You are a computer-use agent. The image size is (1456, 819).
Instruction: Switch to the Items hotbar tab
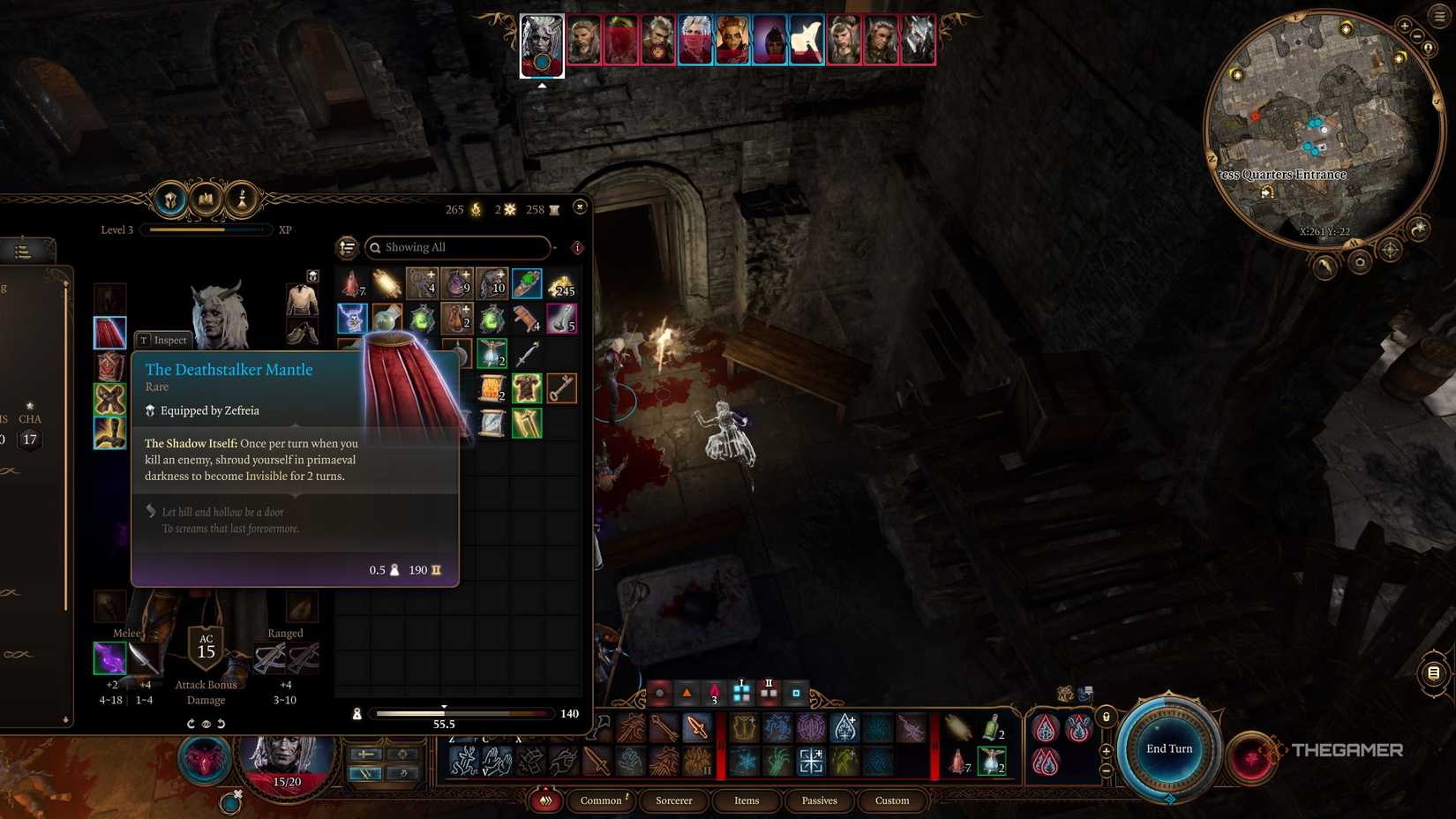[x=747, y=800]
